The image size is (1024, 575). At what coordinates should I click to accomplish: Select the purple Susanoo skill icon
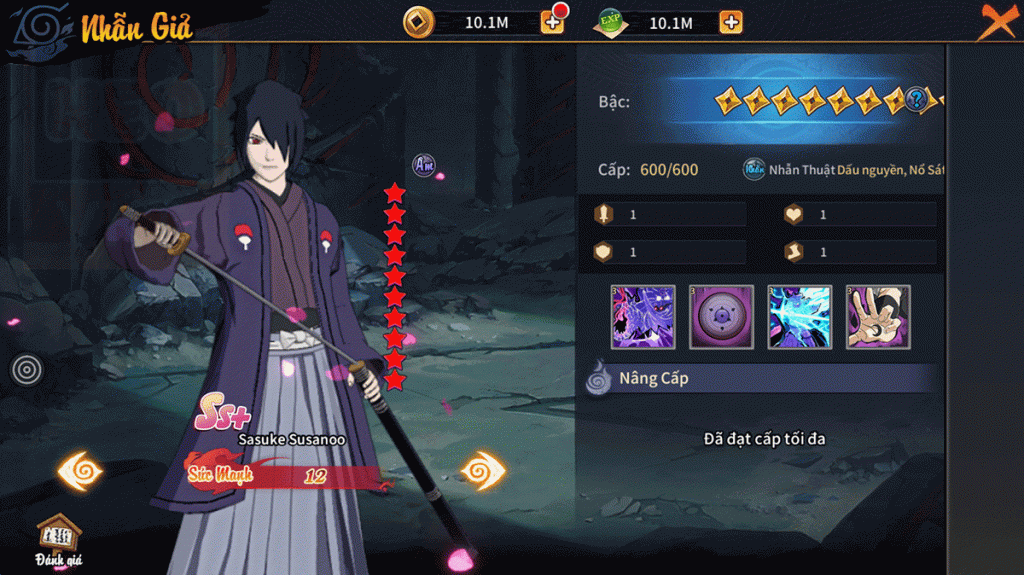tap(643, 317)
